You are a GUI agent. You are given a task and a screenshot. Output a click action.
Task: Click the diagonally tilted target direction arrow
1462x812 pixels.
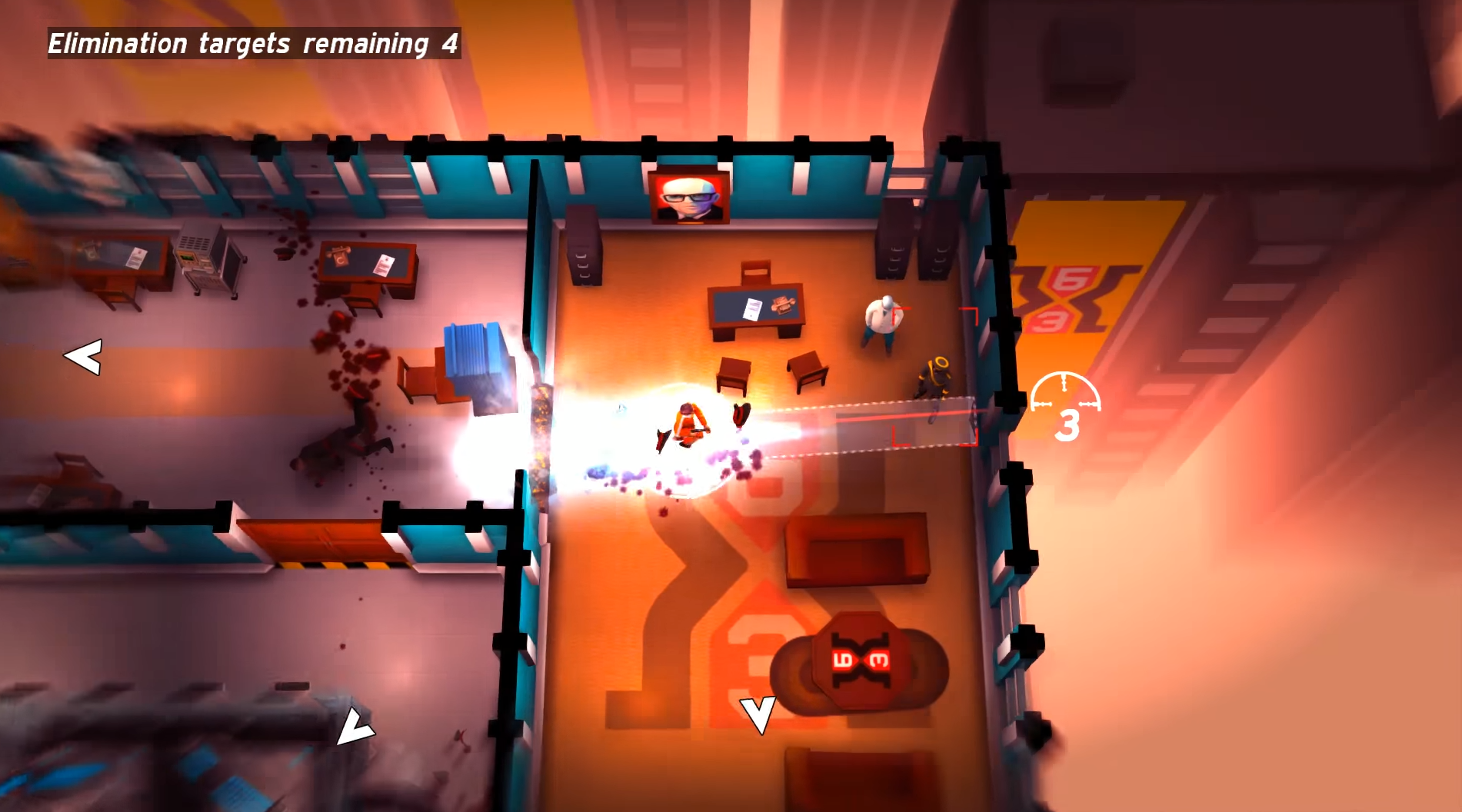coord(354,727)
